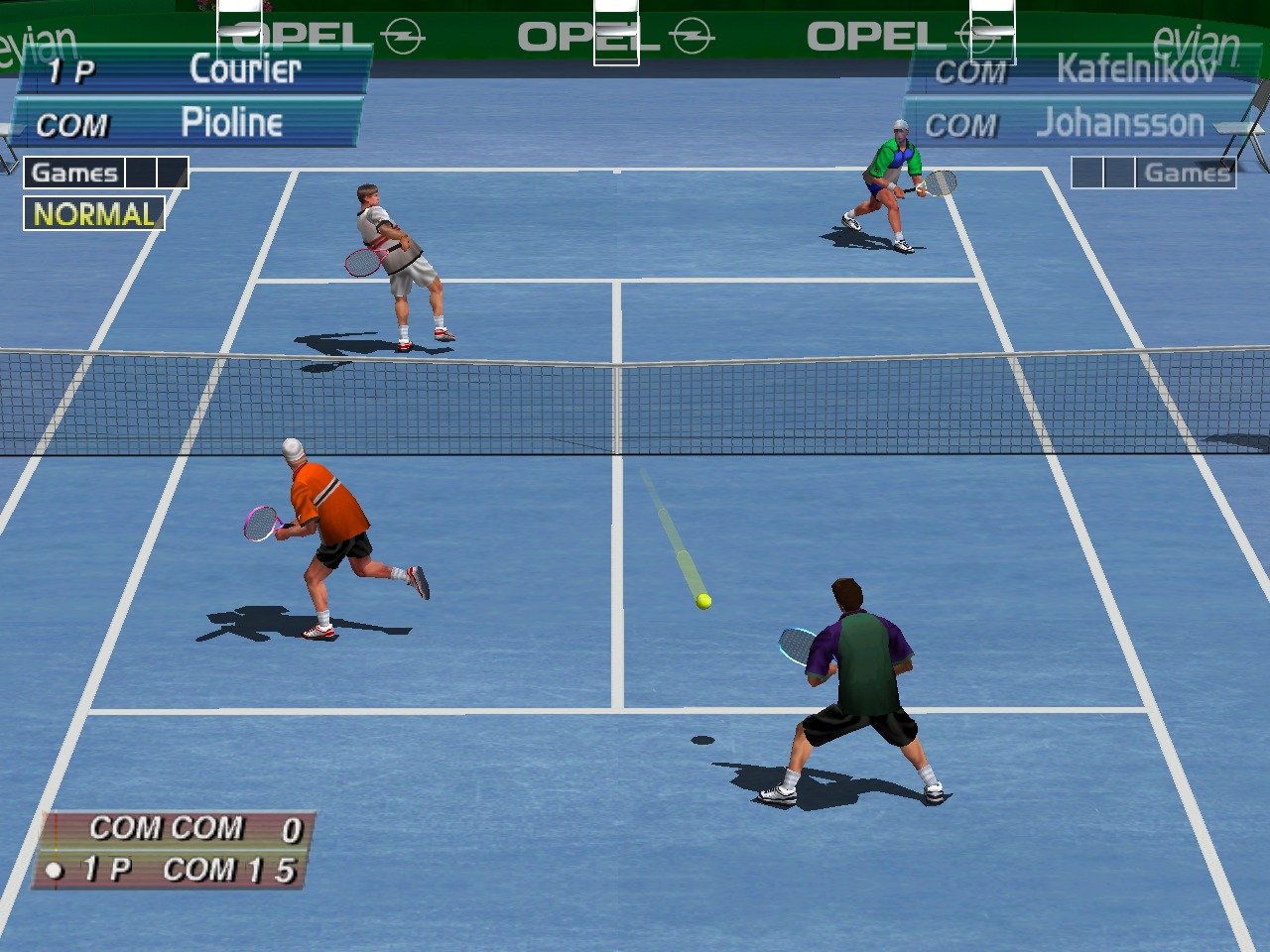This screenshot has height=952, width=1270.
Task: Choose the Kafelnikov player name plate
Action: click(1079, 70)
